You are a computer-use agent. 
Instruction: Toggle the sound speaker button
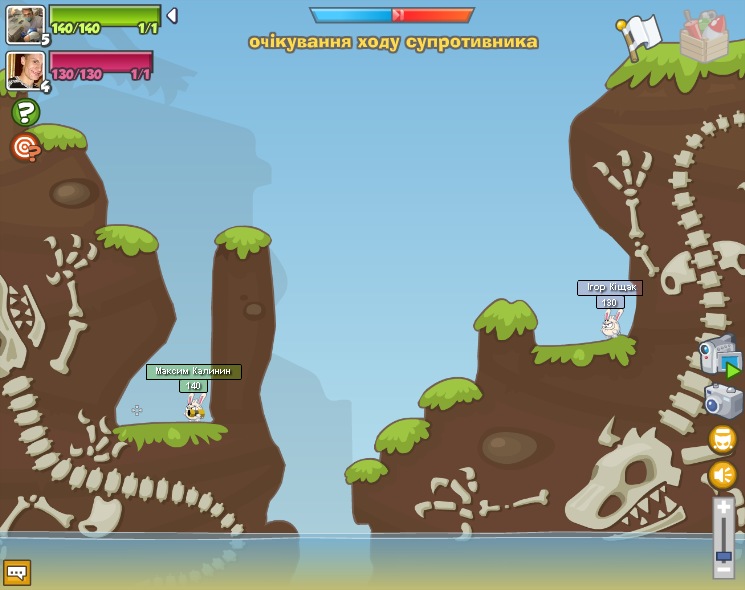click(x=722, y=475)
